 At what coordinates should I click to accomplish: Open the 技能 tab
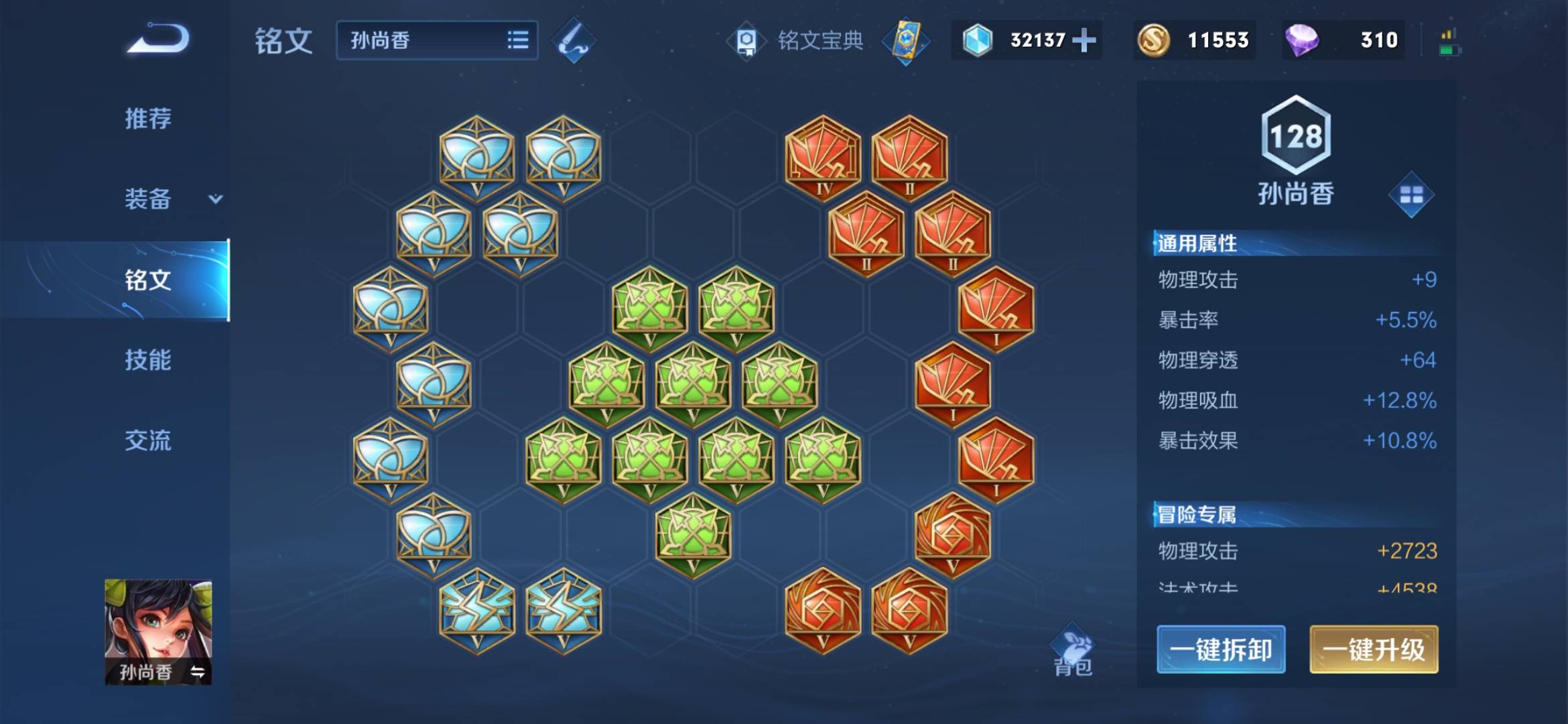[x=148, y=360]
